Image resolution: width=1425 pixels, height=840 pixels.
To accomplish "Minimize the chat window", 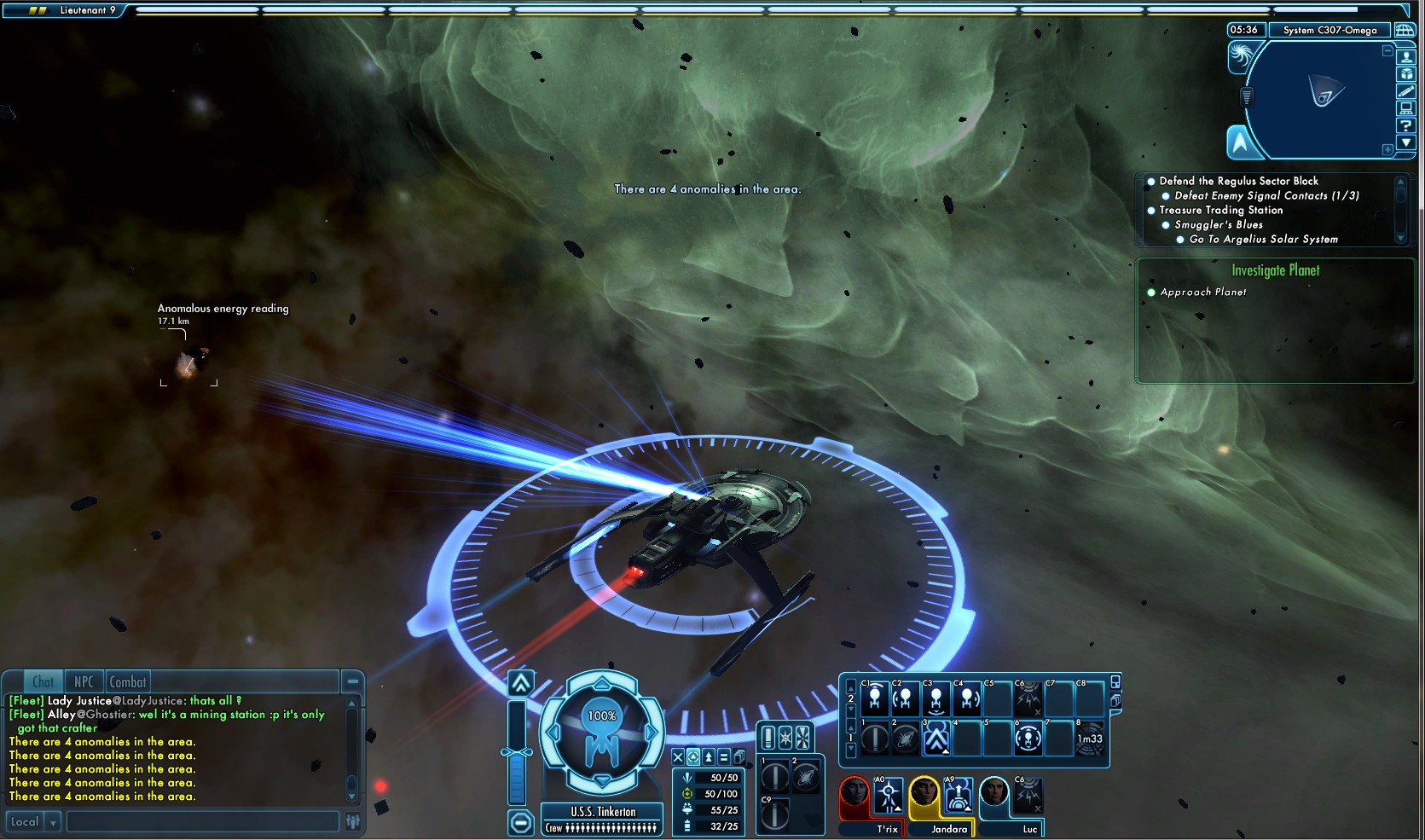I will 352,681.
